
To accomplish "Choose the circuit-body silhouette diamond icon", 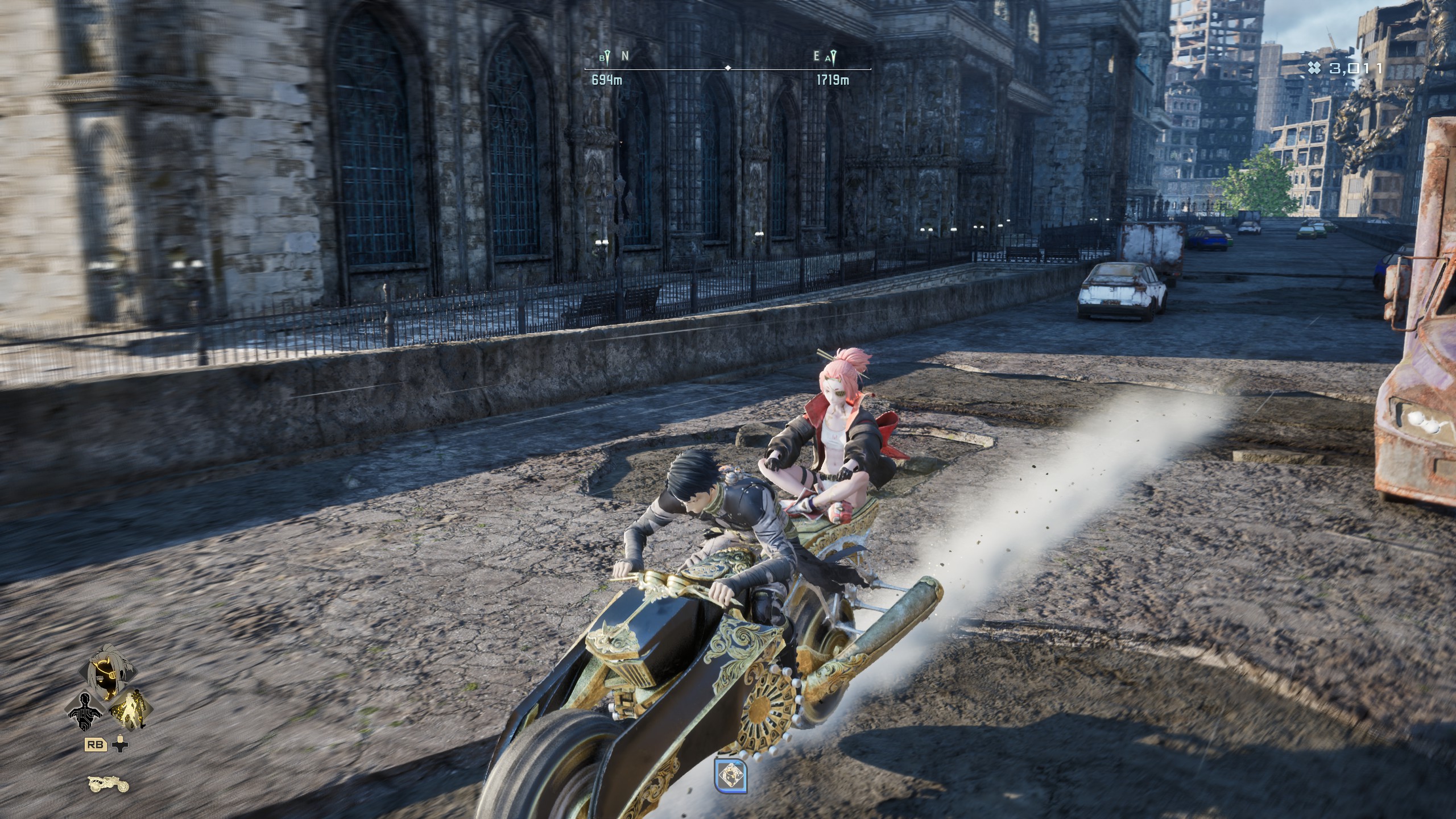I will [86, 712].
